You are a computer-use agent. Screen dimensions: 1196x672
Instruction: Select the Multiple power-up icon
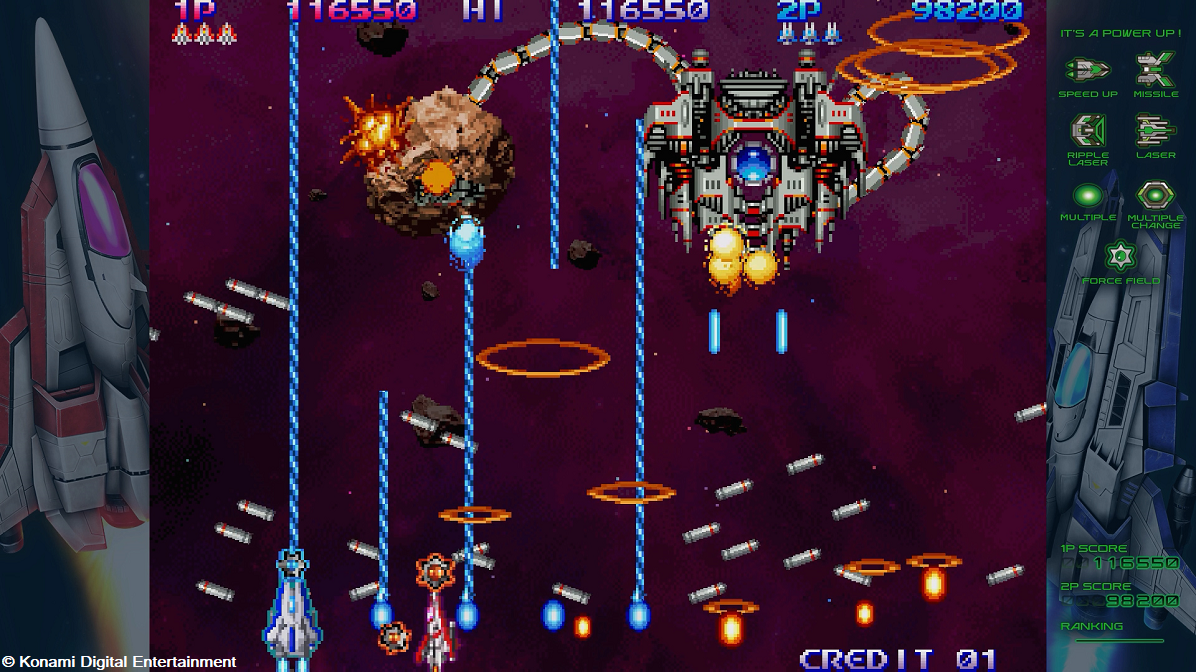point(1087,195)
